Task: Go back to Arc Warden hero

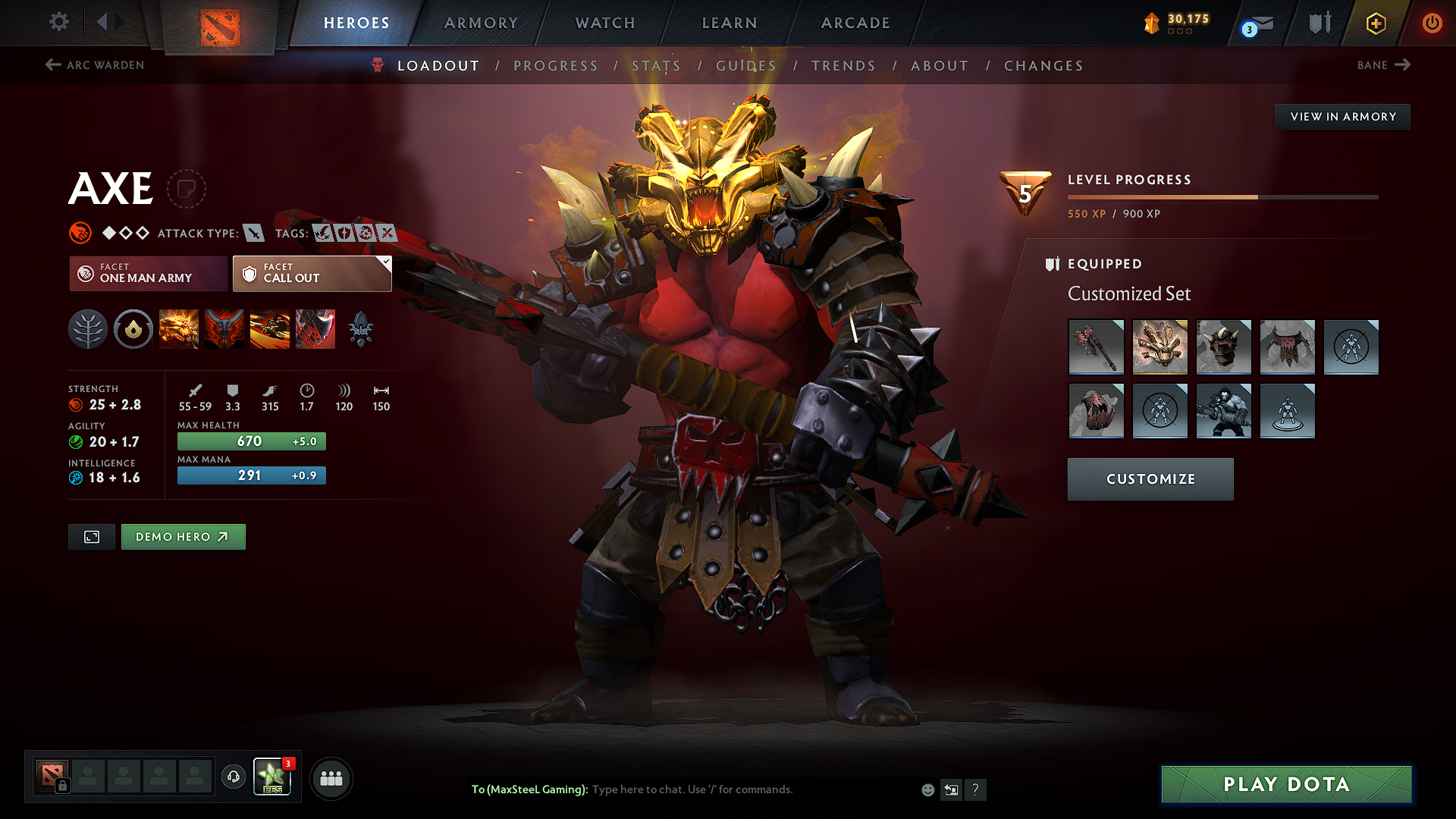Action: [93, 65]
